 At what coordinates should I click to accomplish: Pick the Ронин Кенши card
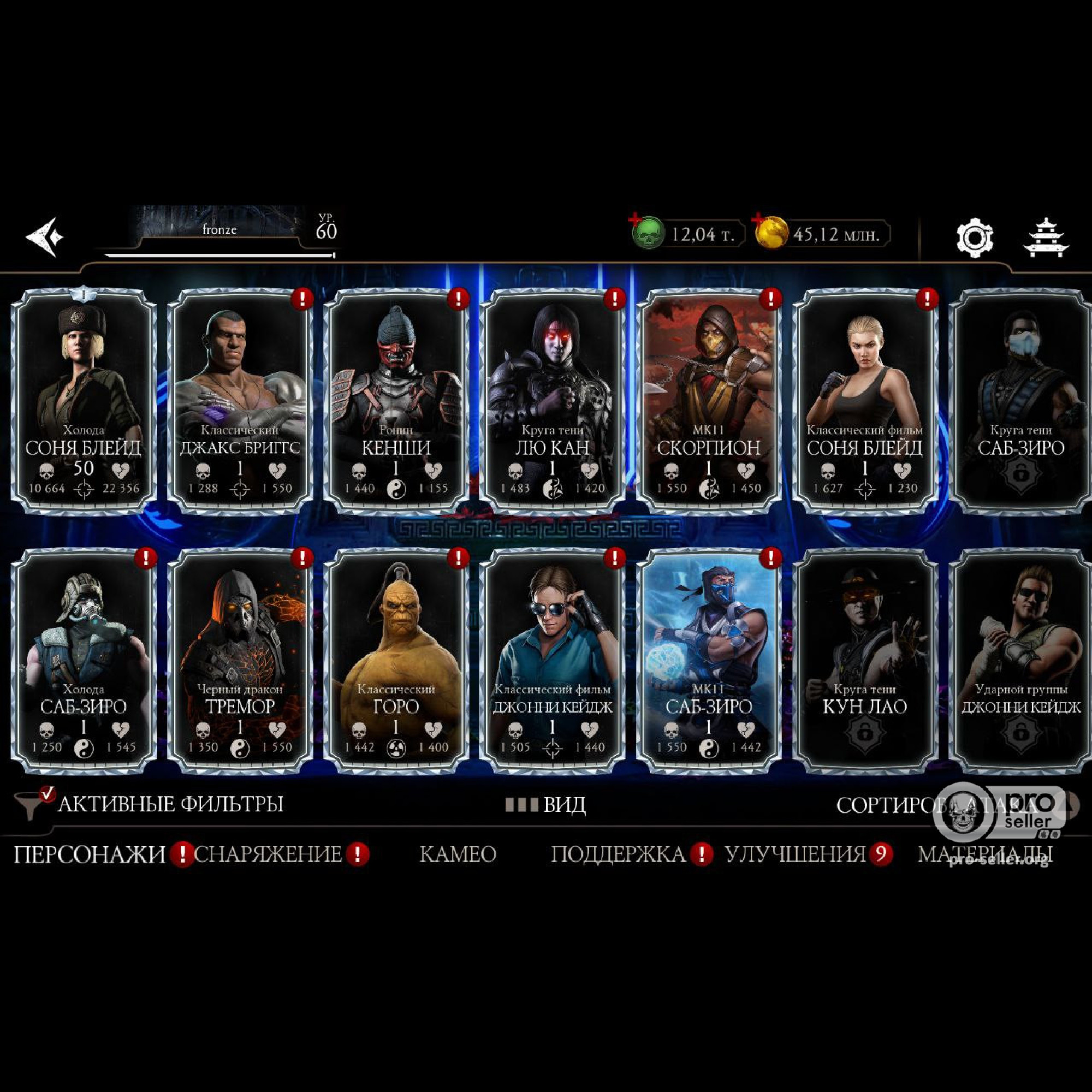[396, 401]
